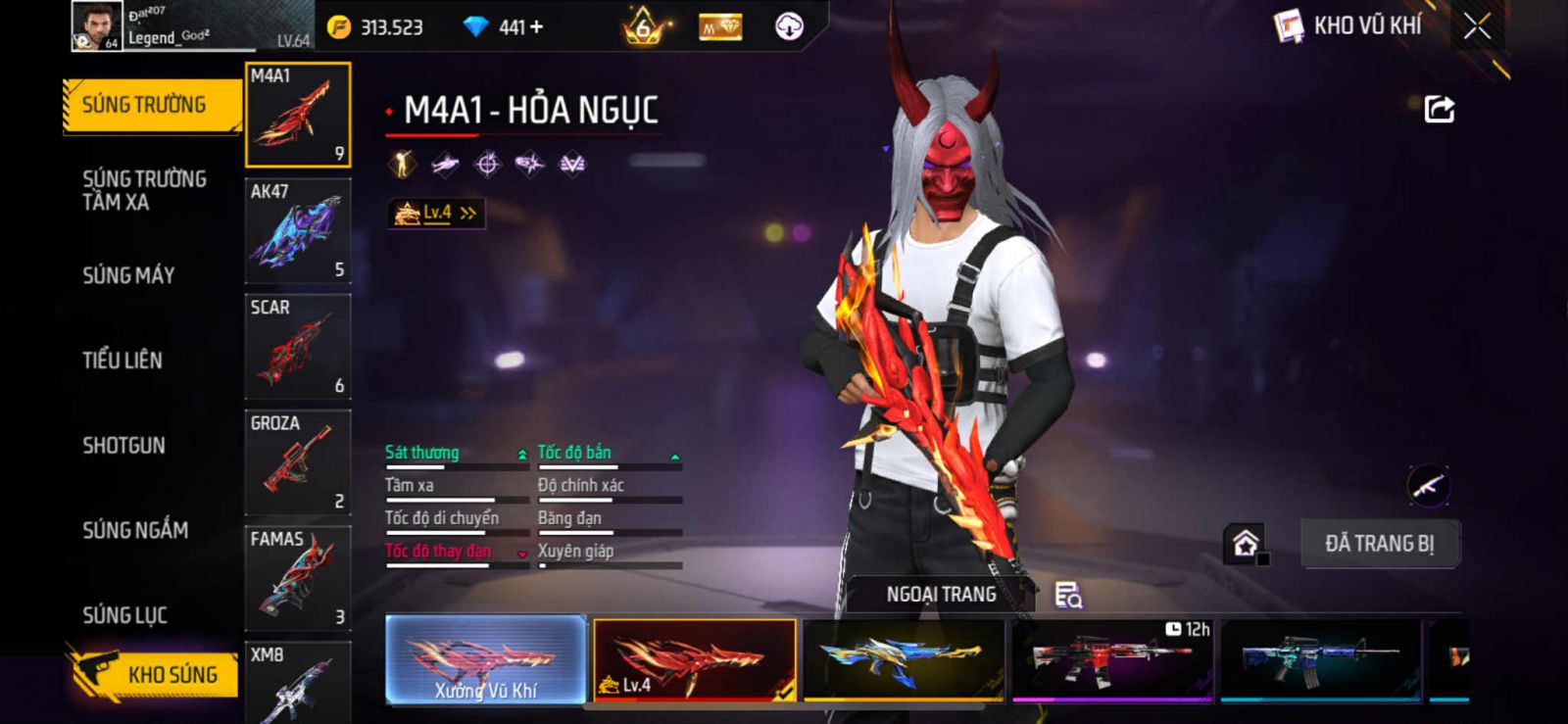Open the Xưởng Vũ Khí skin workshop
The image size is (1568, 724).
tap(486, 659)
